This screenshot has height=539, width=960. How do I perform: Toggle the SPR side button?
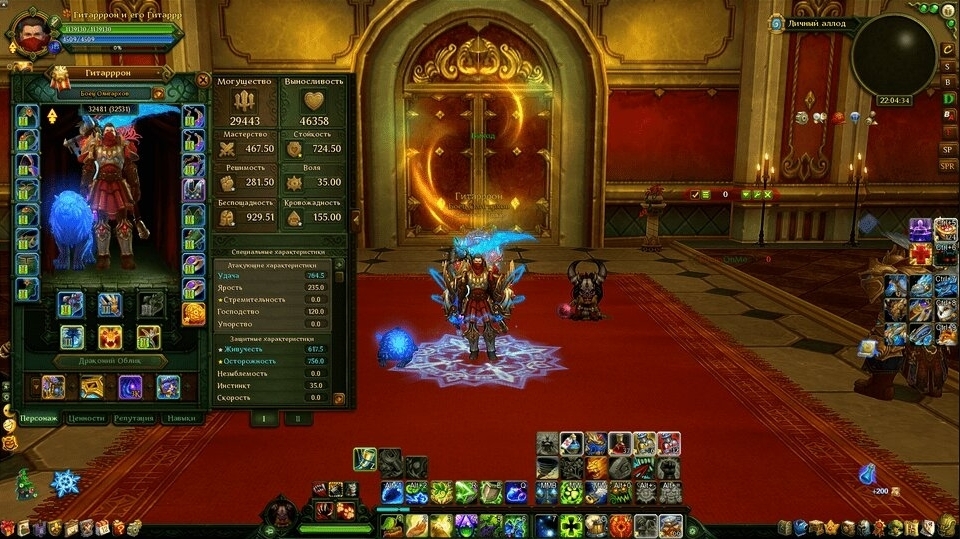947,165
